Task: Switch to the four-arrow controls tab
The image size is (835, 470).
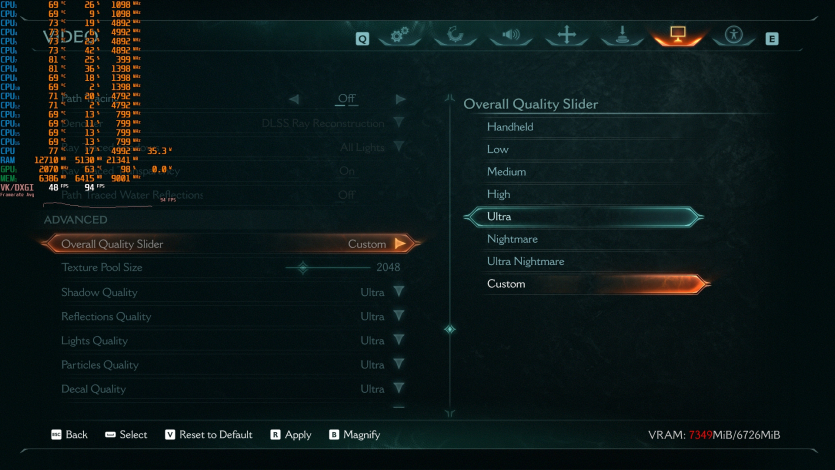Action: tap(567, 36)
